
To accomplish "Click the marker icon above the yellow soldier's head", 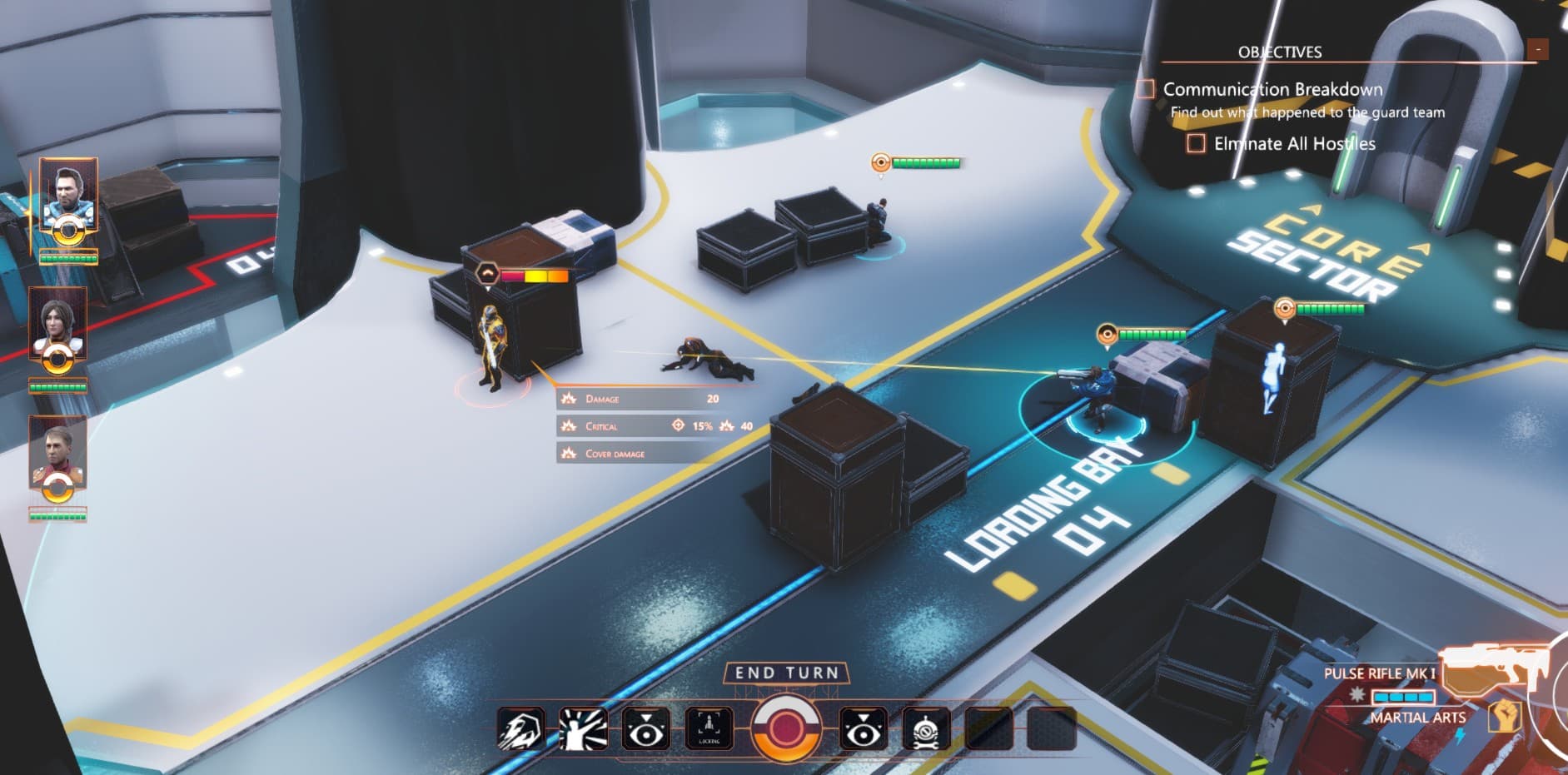I will coord(485,271).
